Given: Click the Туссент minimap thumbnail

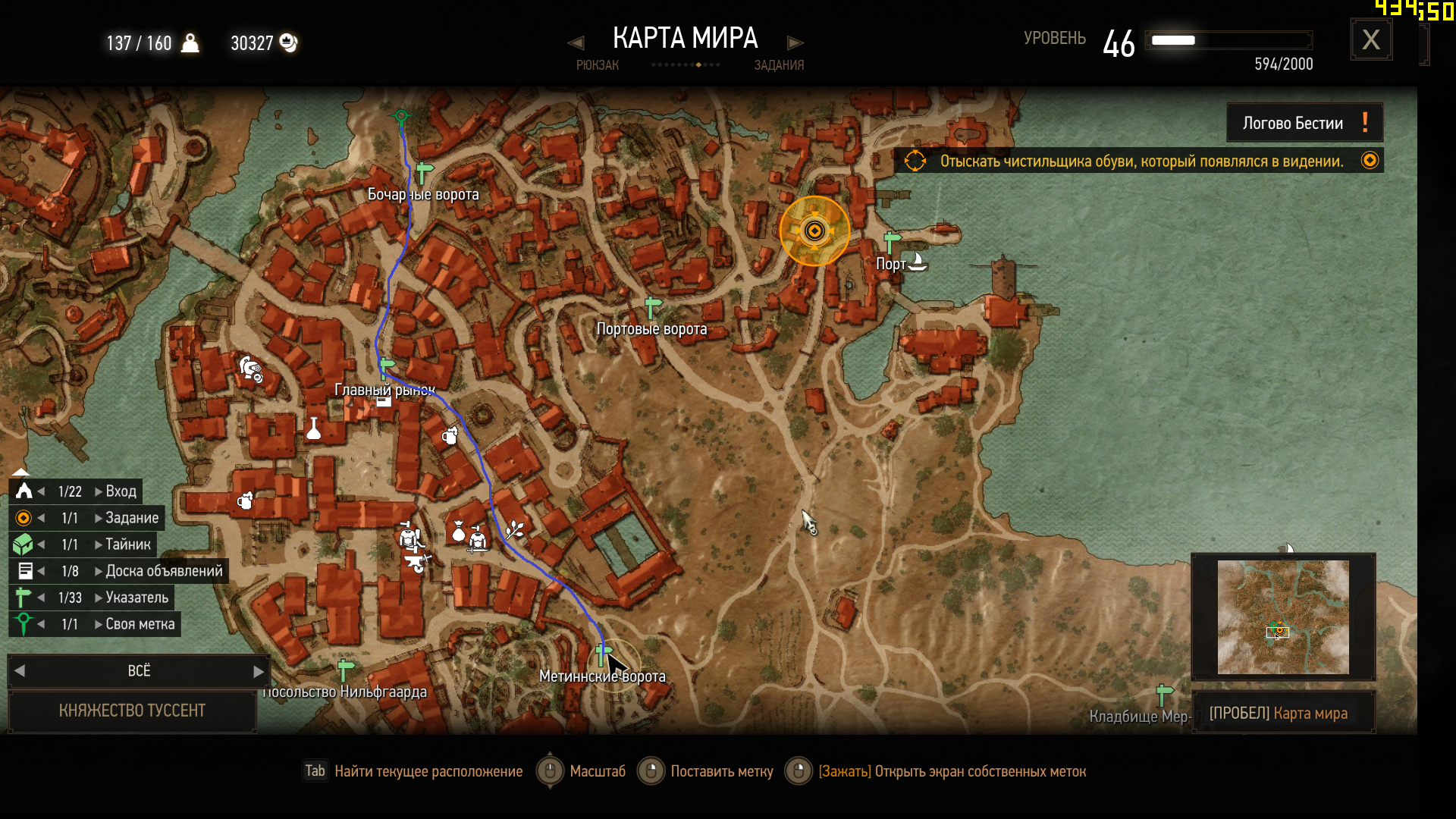Looking at the screenshot, I should coord(1283,617).
